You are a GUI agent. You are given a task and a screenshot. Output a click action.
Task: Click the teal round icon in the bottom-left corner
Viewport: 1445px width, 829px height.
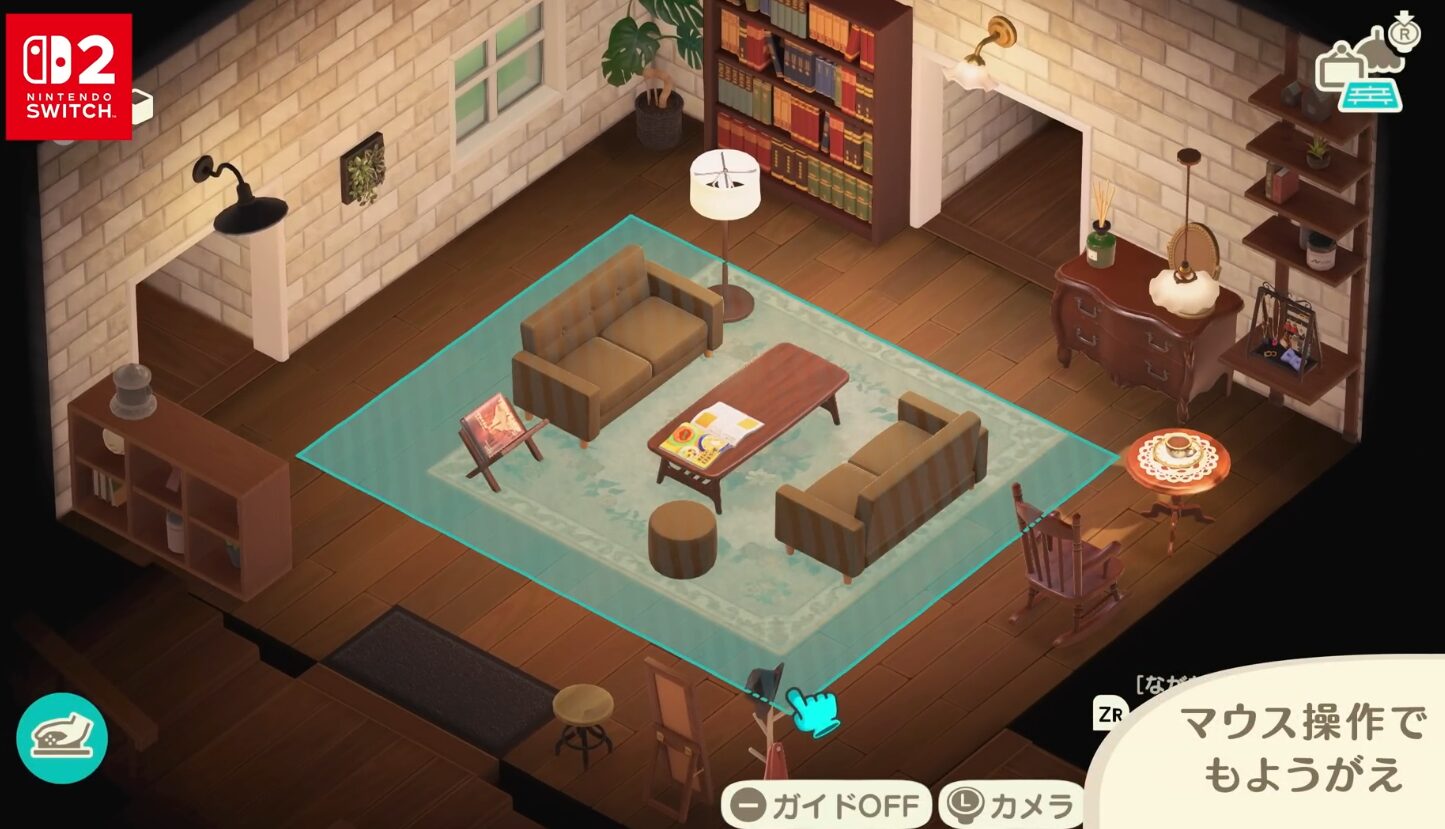coord(62,738)
